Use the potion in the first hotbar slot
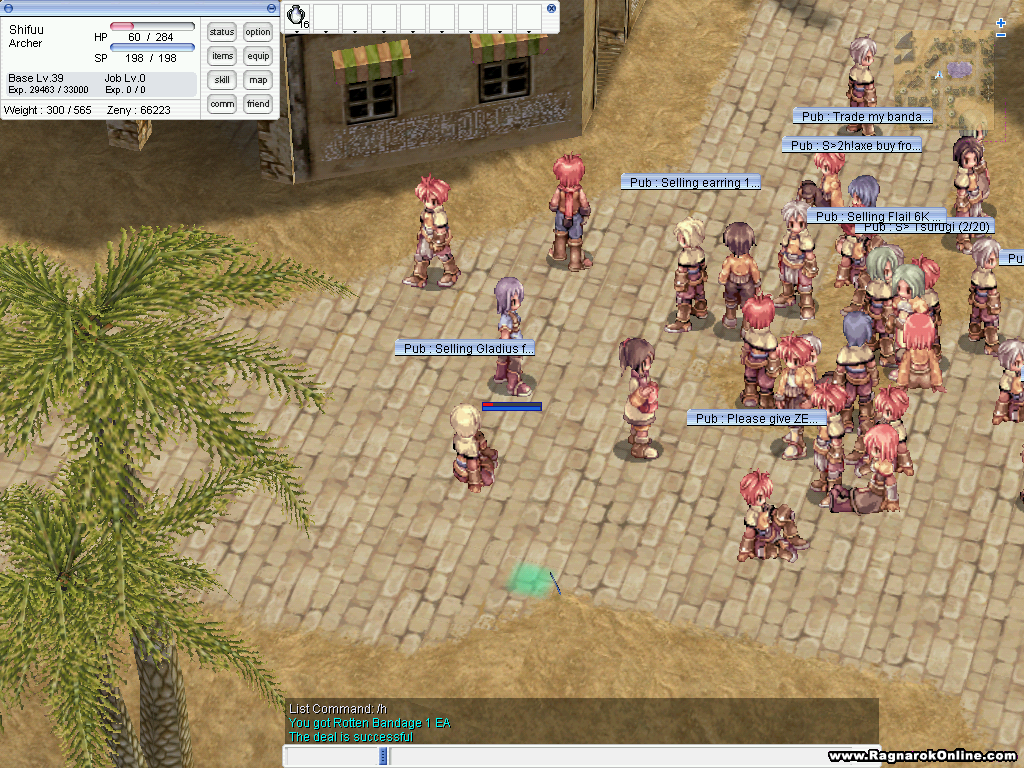The width and height of the screenshot is (1024, 768). (x=297, y=17)
